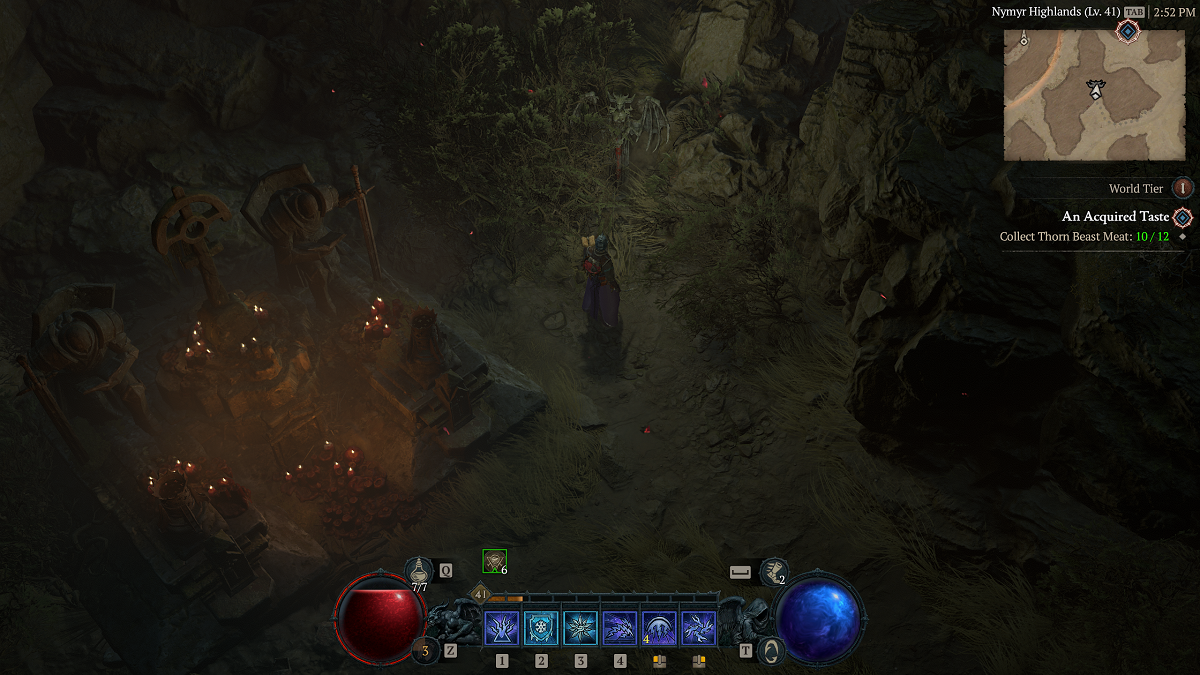Select the An Acquired Taste quest tracker
Screen dimensions: 1200x675
pyautogui.click(x=1115, y=217)
